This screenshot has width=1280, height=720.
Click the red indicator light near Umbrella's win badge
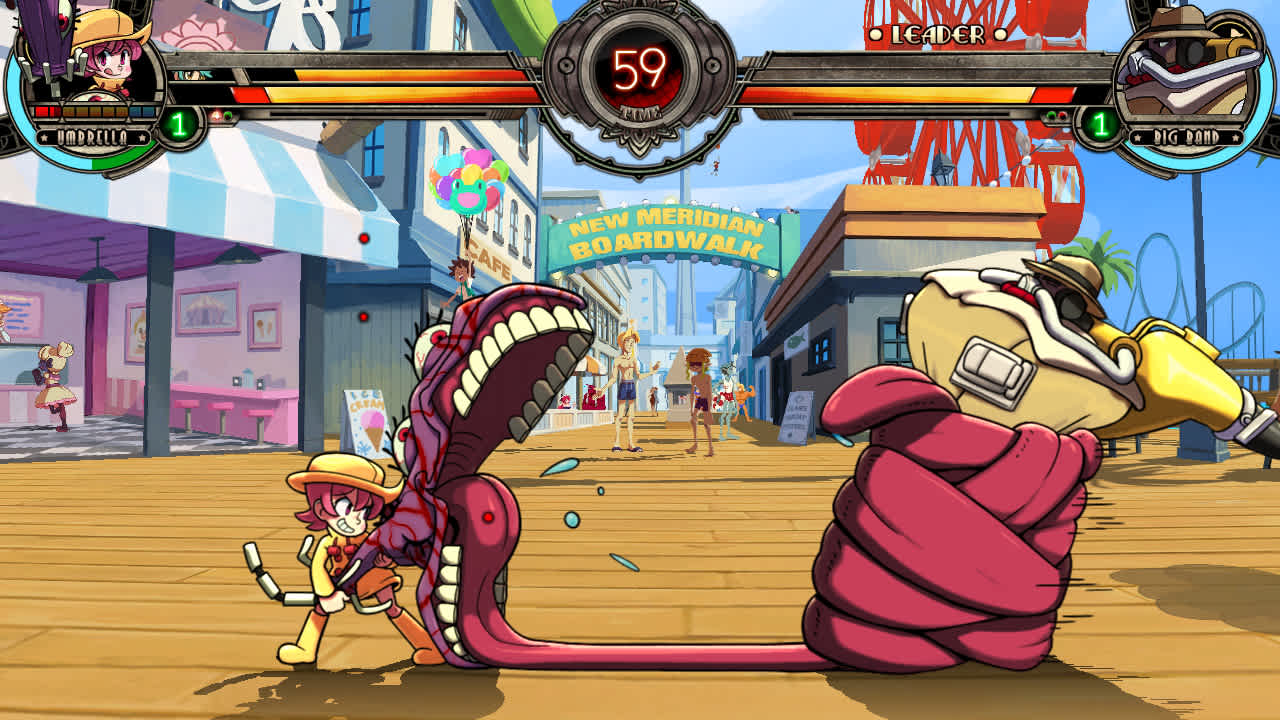(x=216, y=114)
